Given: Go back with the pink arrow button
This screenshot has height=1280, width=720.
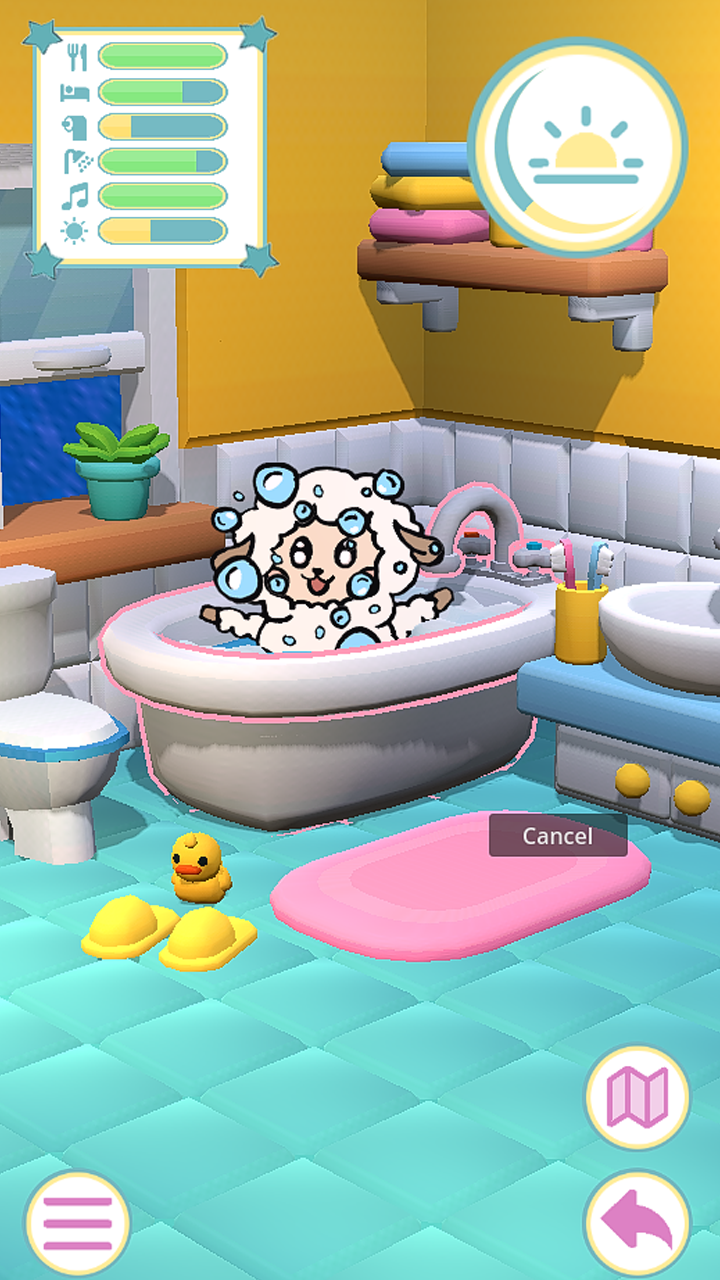Looking at the screenshot, I should click(638, 1222).
